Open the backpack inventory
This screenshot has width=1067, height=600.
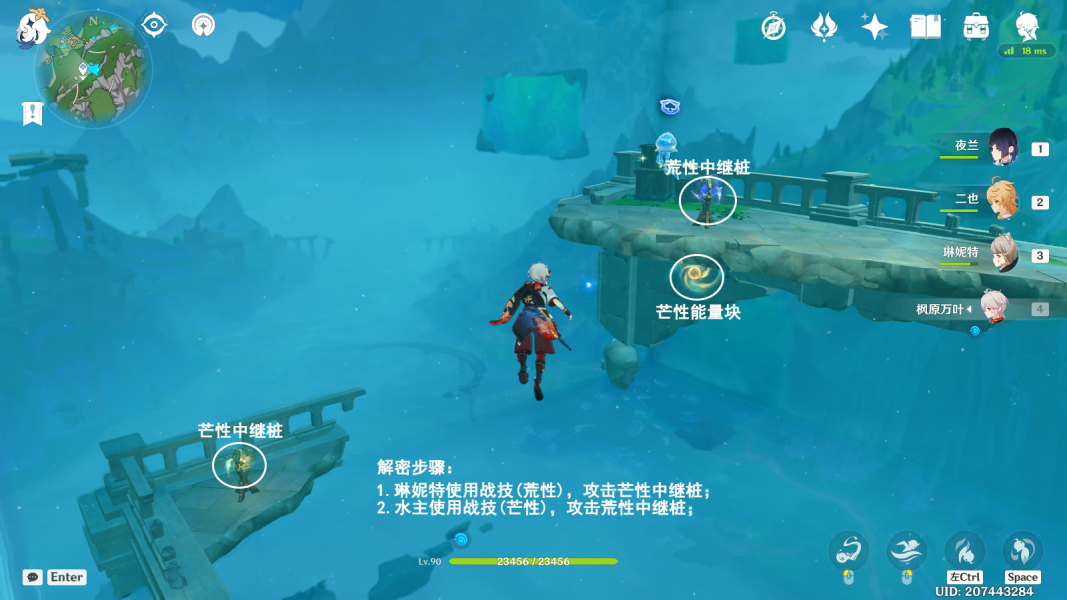[976, 27]
